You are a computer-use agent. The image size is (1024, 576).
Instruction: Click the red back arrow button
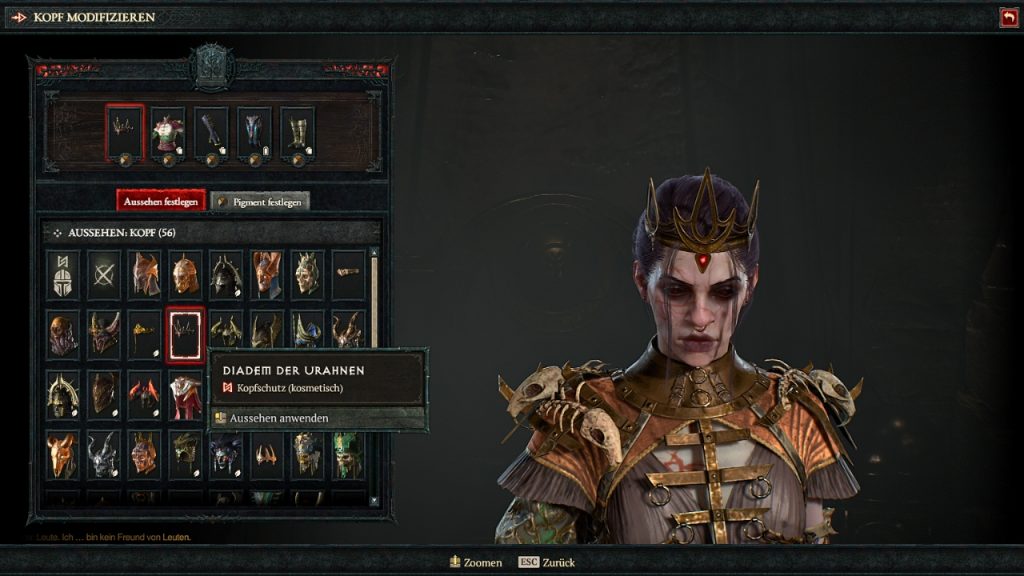click(x=1008, y=18)
